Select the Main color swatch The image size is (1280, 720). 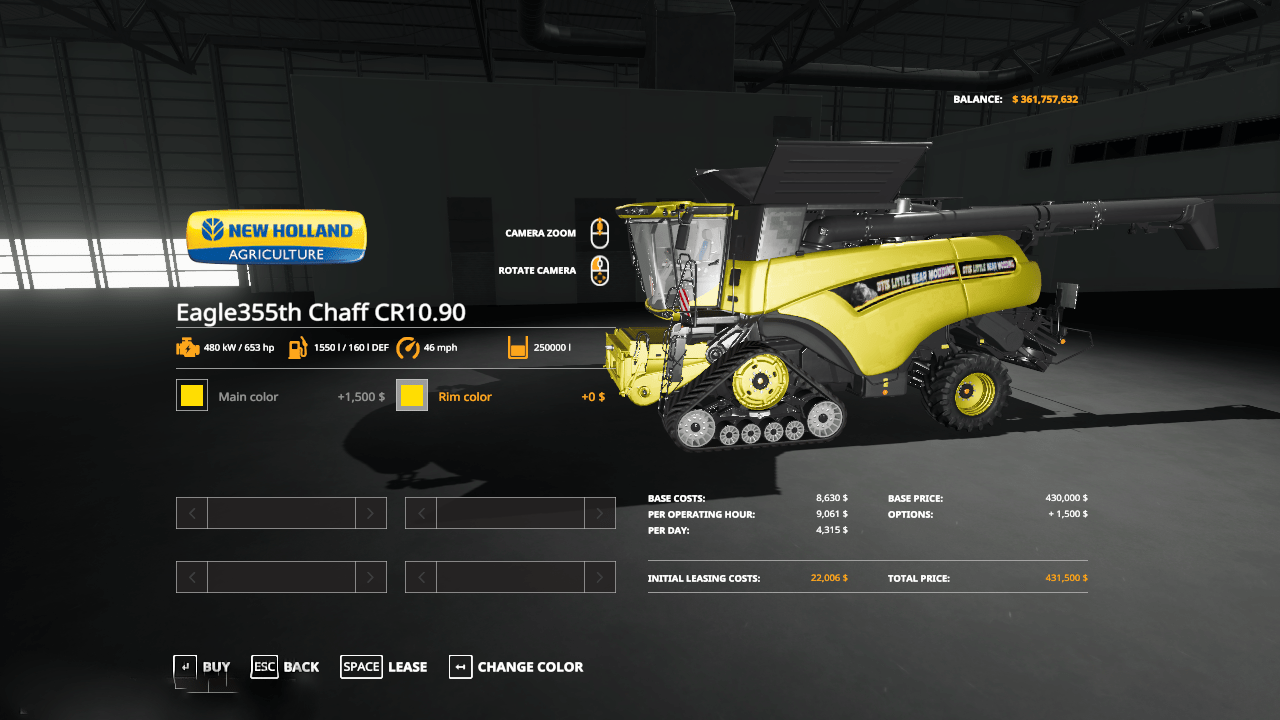[x=192, y=396]
